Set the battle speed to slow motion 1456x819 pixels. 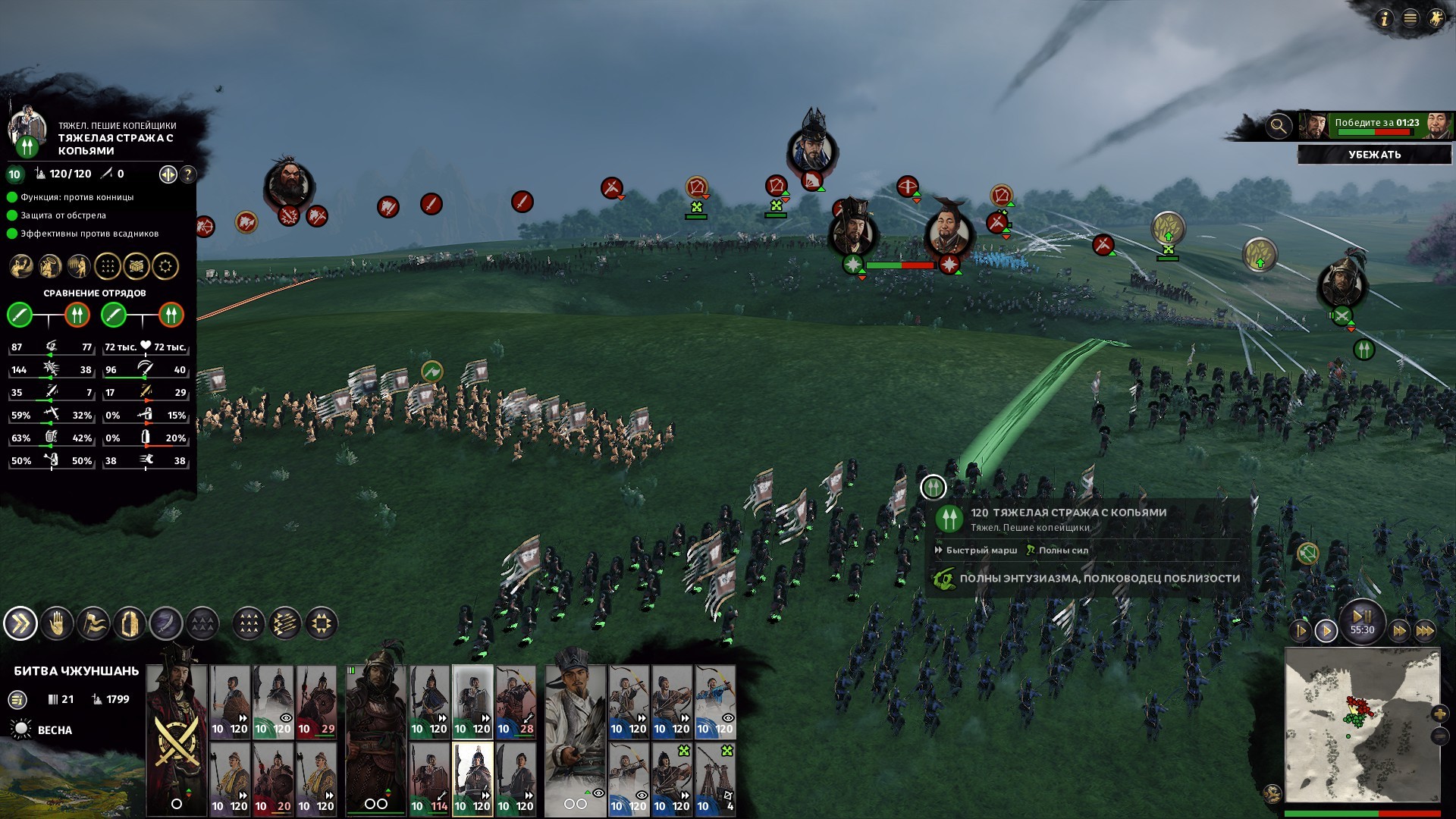1300,630
